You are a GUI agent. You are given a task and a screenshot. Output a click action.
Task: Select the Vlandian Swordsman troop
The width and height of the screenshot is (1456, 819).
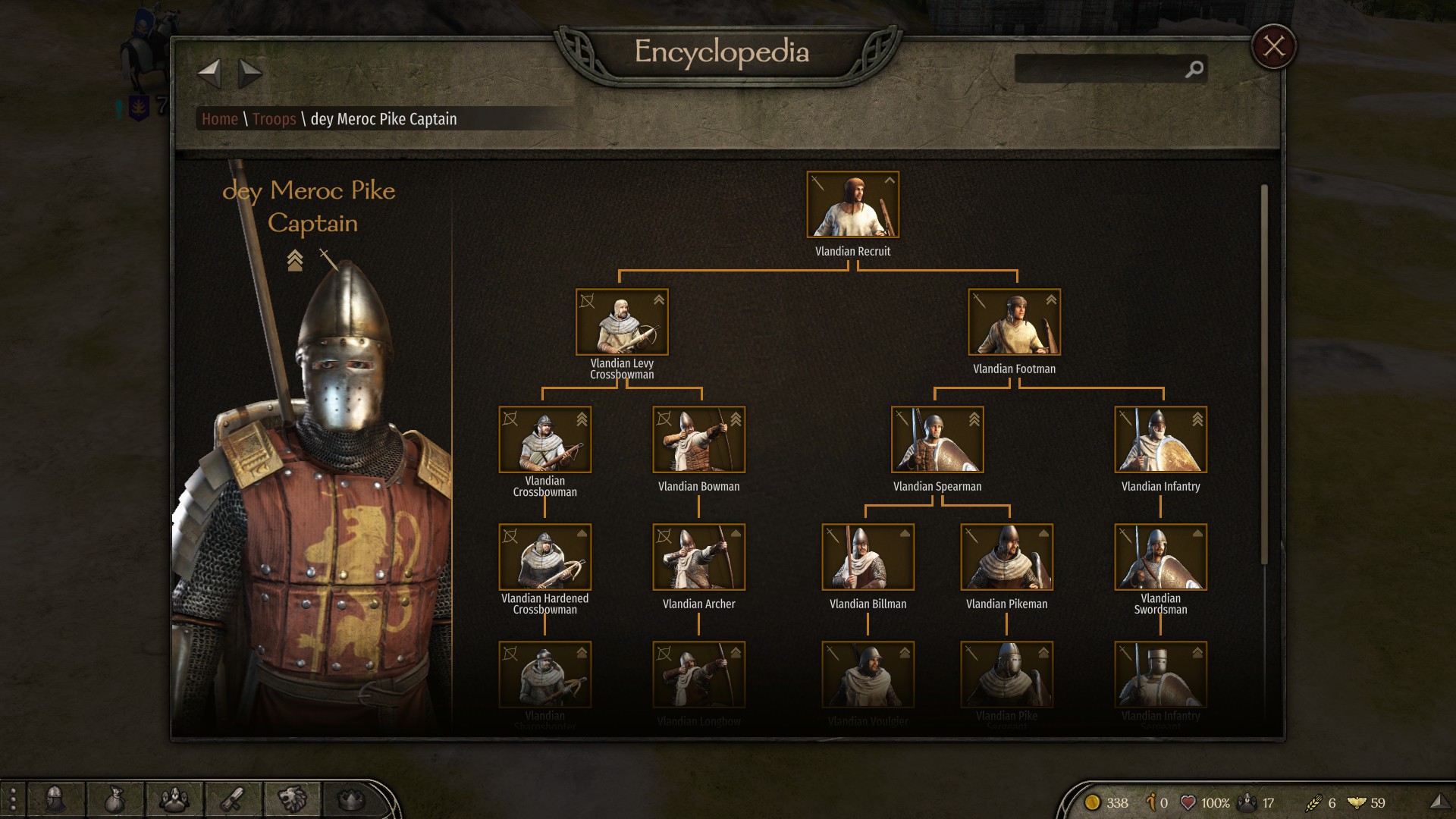pos(1160,557)
